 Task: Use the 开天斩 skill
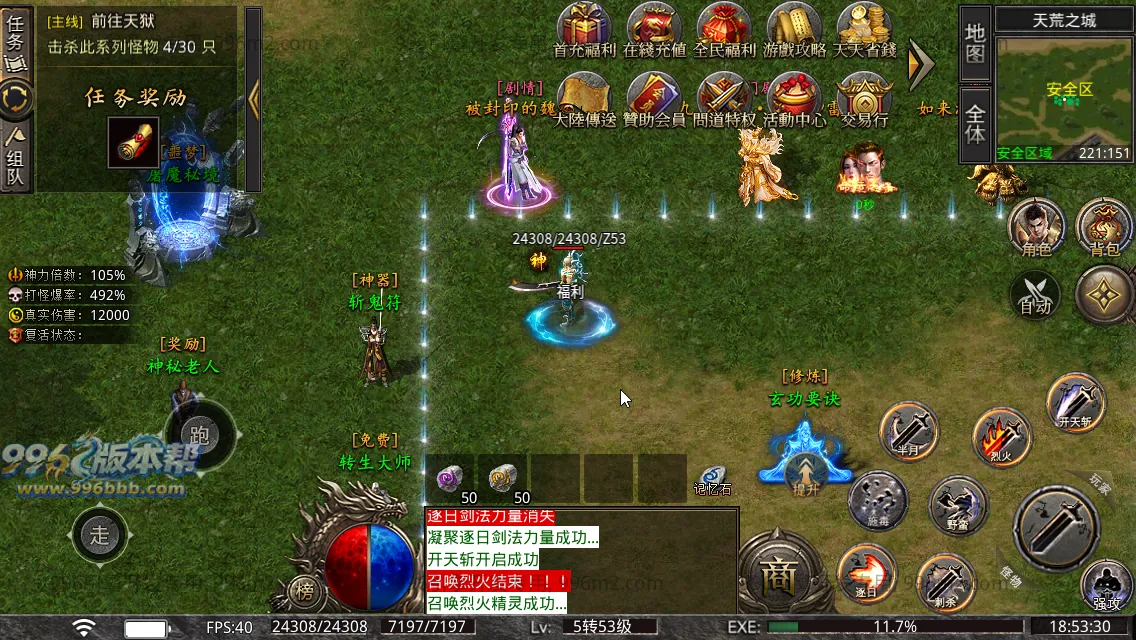1076,402
